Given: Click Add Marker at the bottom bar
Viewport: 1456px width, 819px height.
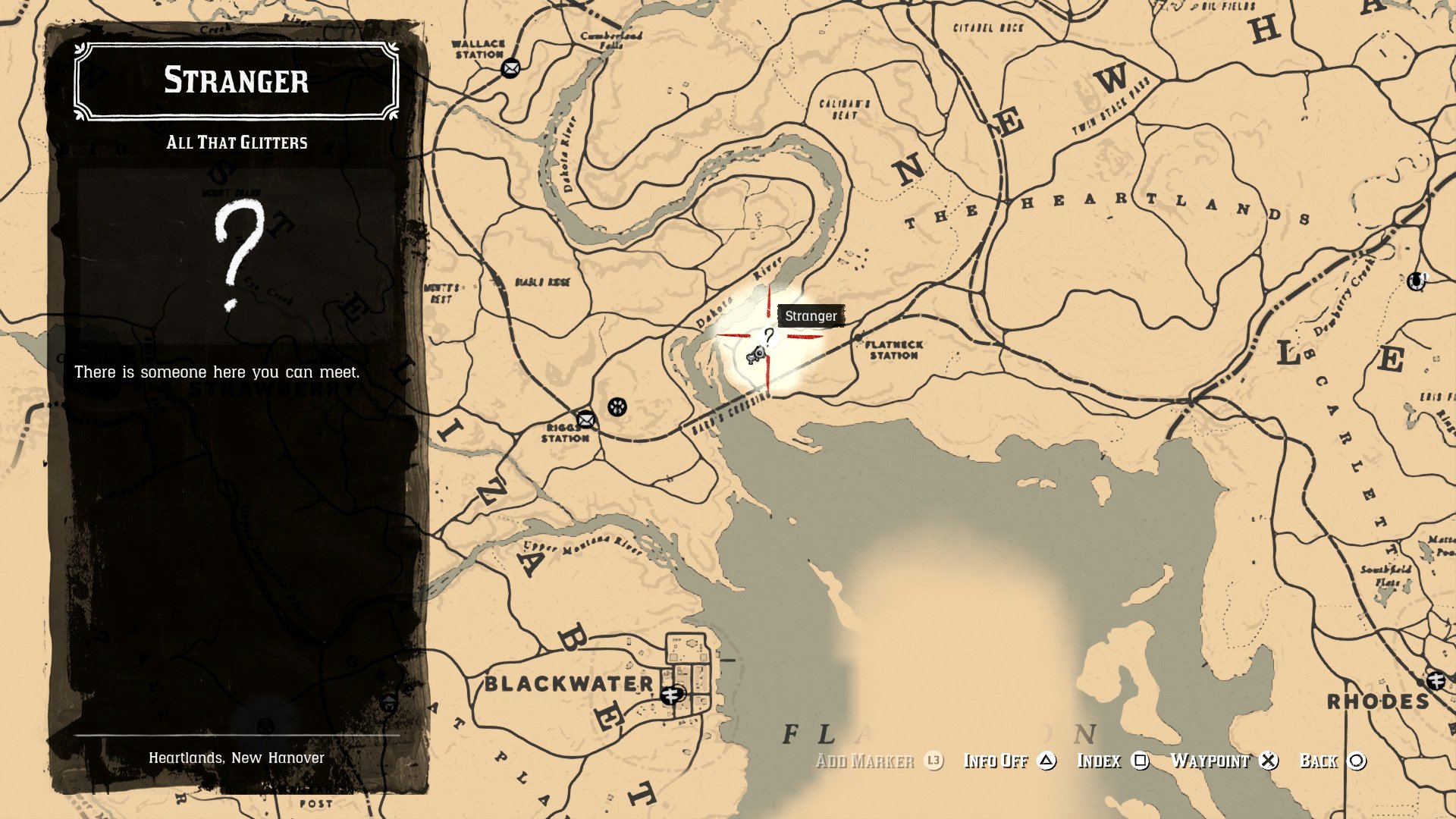Looking at the screenshot, I should click(x=865, y=760).
